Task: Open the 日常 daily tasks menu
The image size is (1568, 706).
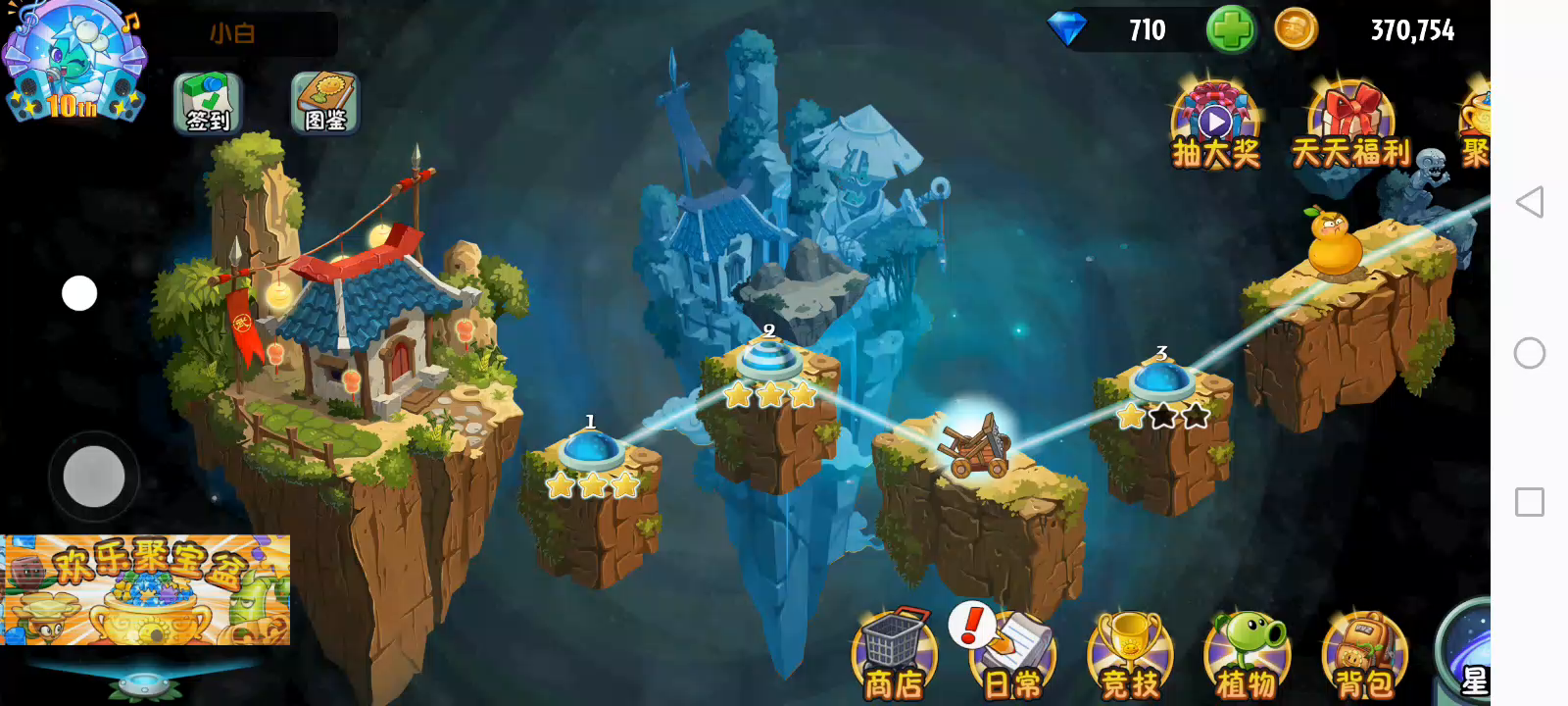Action: click(1011, 657)
